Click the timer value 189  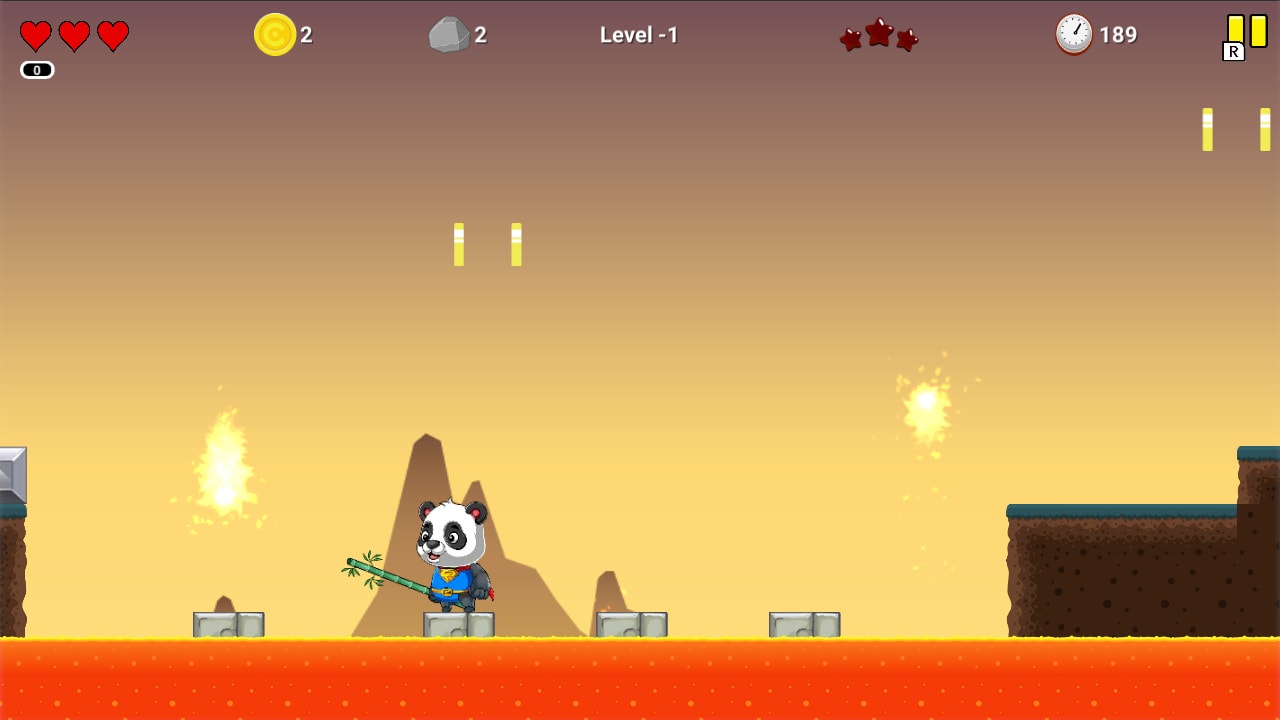[x=1118, y=33]
